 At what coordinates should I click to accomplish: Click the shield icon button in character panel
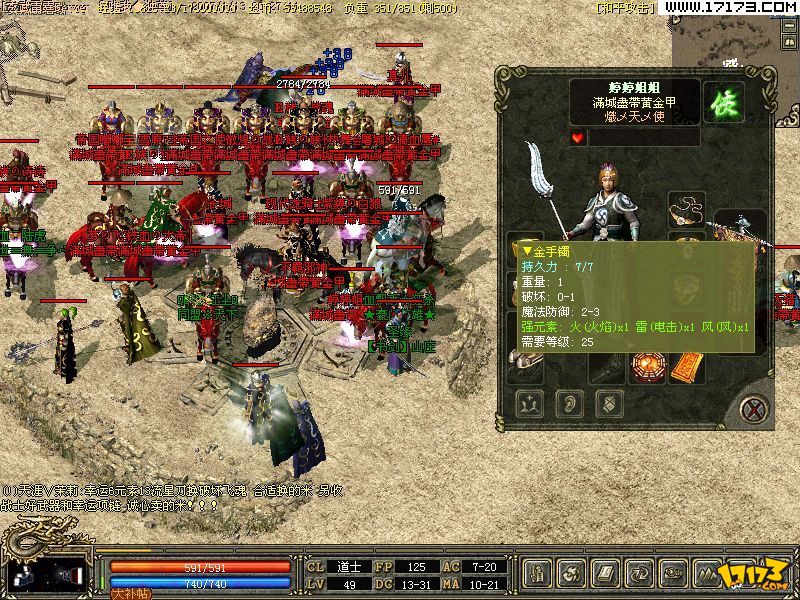(607, 404)
